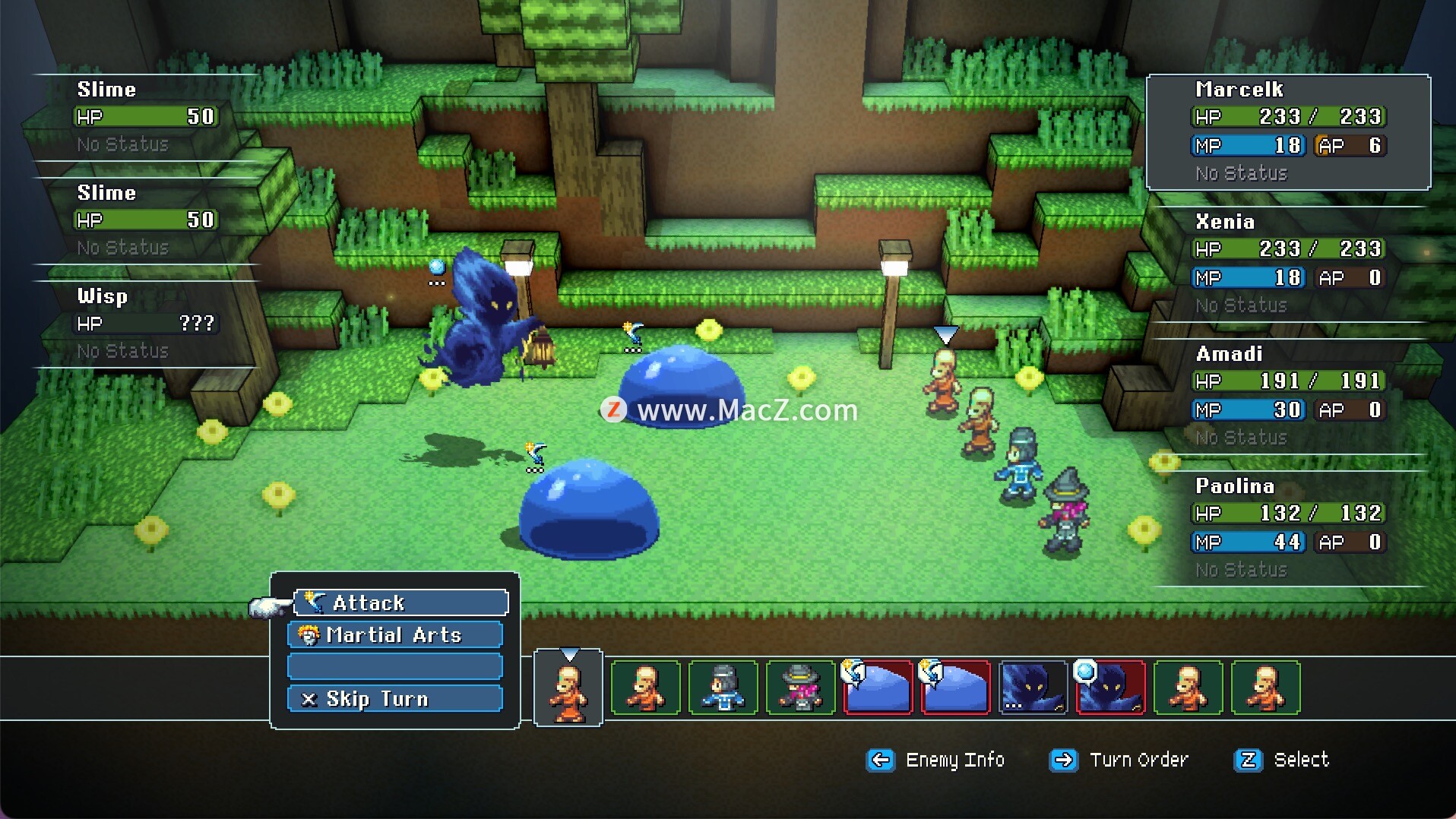Choose the Attack command
This screenshot has width=1456, height=819.
point(400,602)
